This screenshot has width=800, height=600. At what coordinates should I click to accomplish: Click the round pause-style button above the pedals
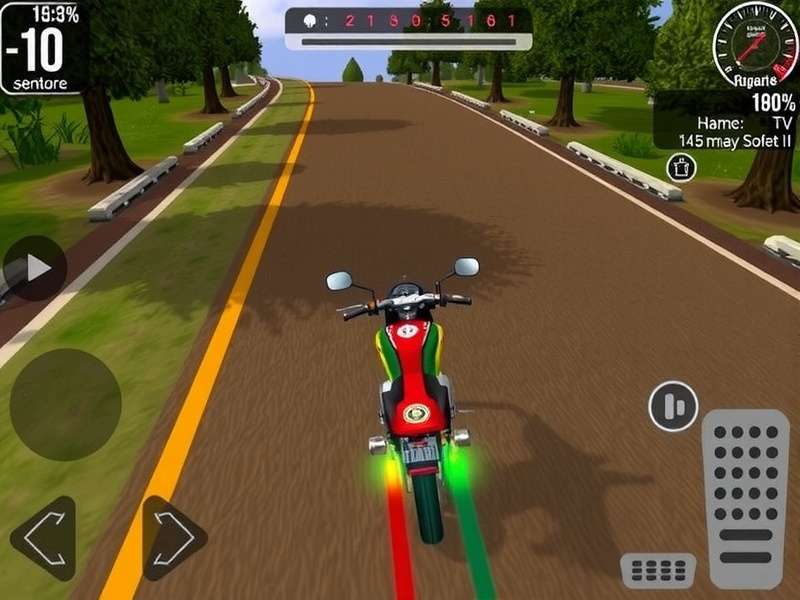pos(673,406)
